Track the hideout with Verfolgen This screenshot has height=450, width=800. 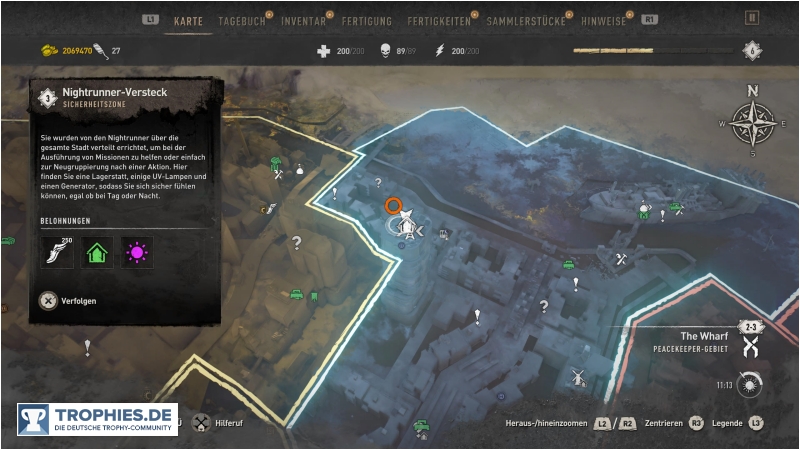click(69, 300)
